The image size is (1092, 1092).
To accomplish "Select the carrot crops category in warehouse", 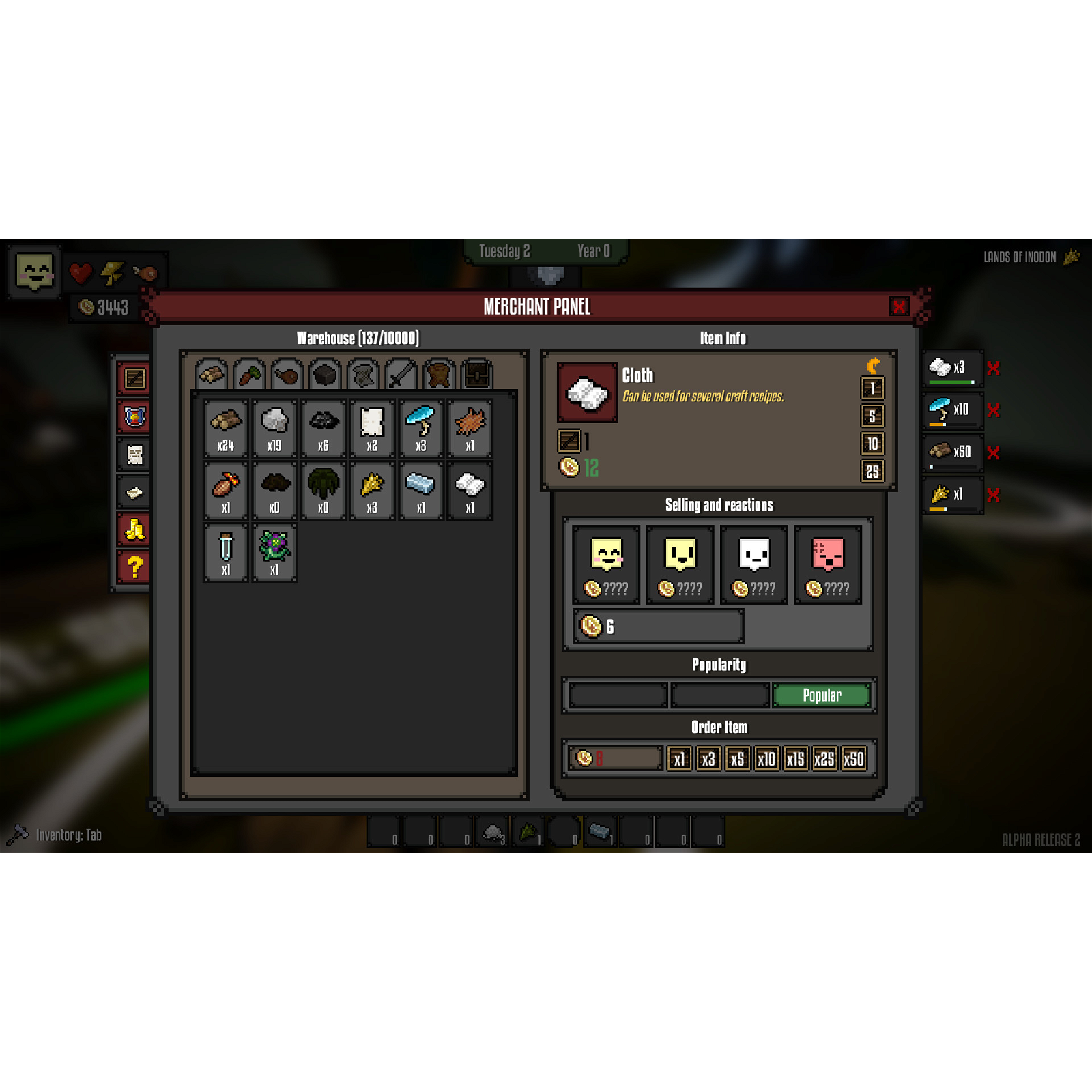I will pos(249,374).
